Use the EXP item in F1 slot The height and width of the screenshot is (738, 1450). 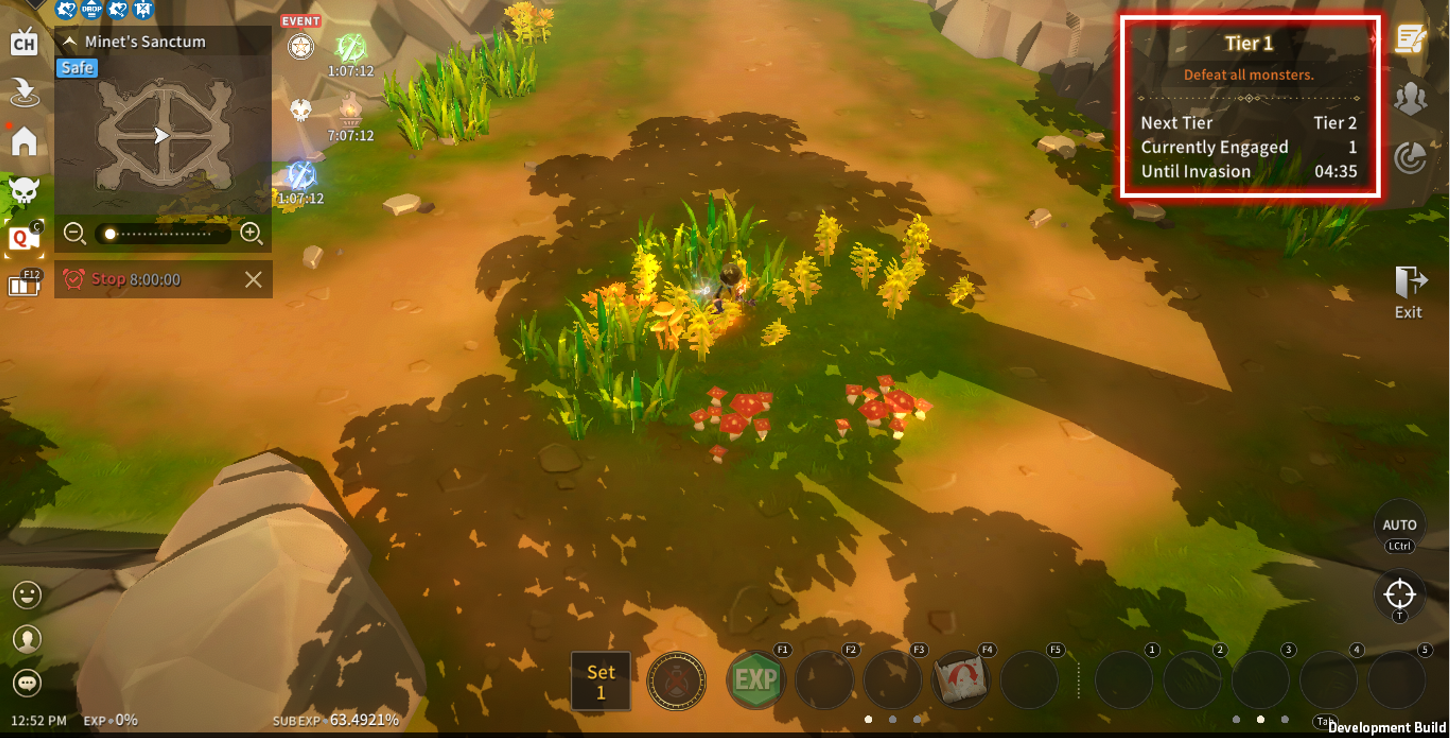pyautogui.click(x=756, y=681)
